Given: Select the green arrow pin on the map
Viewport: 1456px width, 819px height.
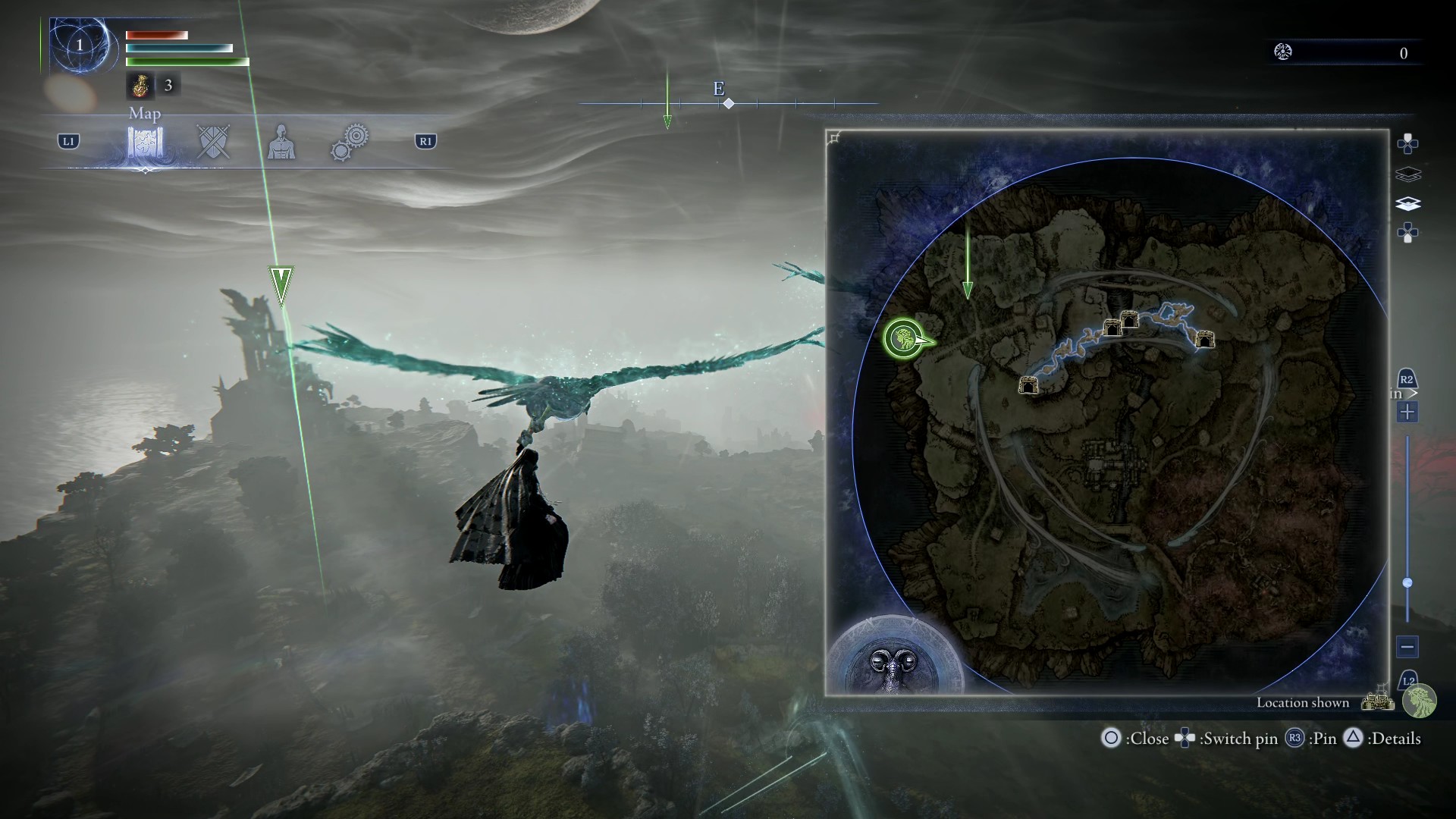Looking at the screenshot, I should click(968, 289).
